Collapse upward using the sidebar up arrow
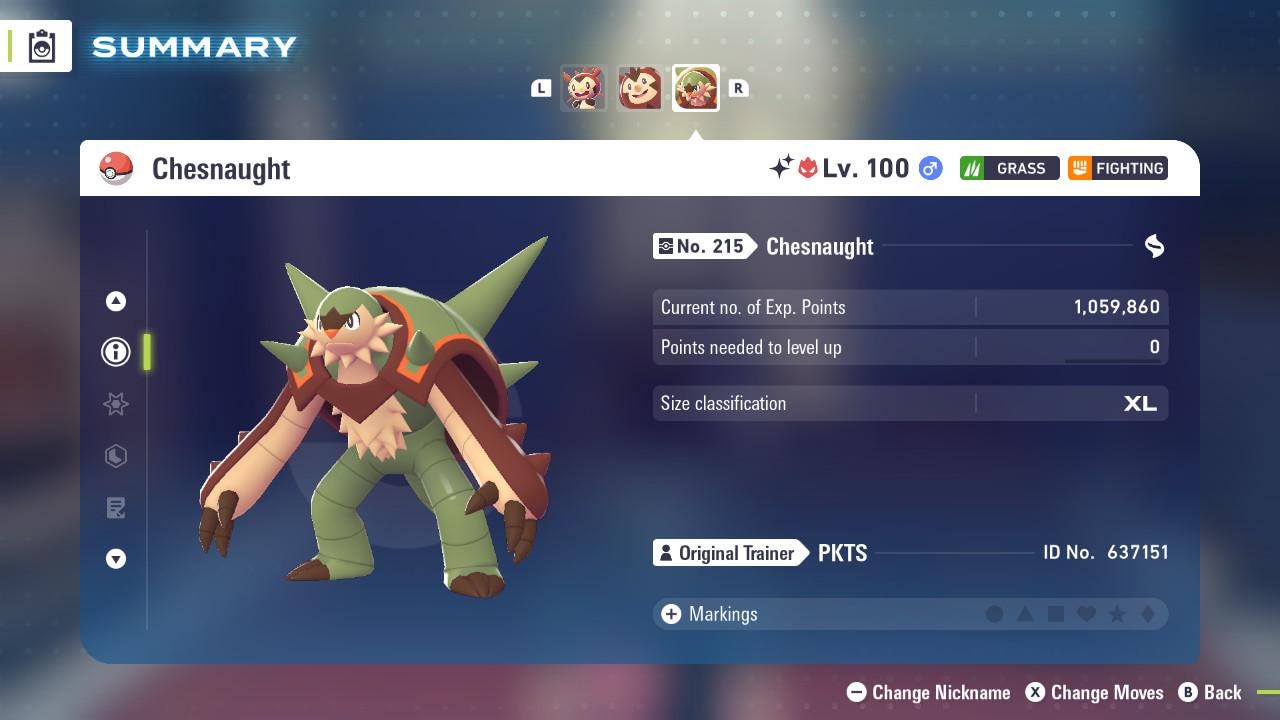 (116, 300)
